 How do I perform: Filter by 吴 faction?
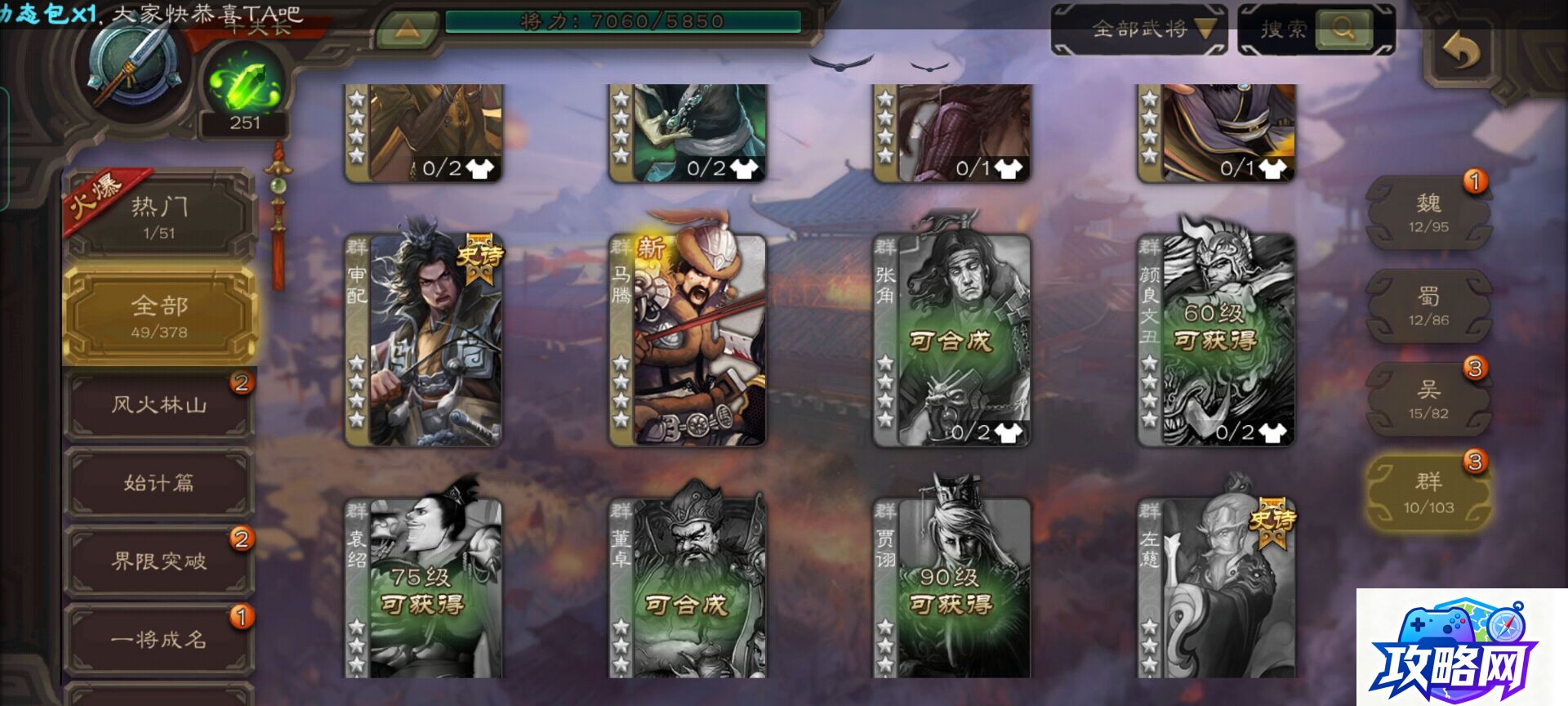1428,400
